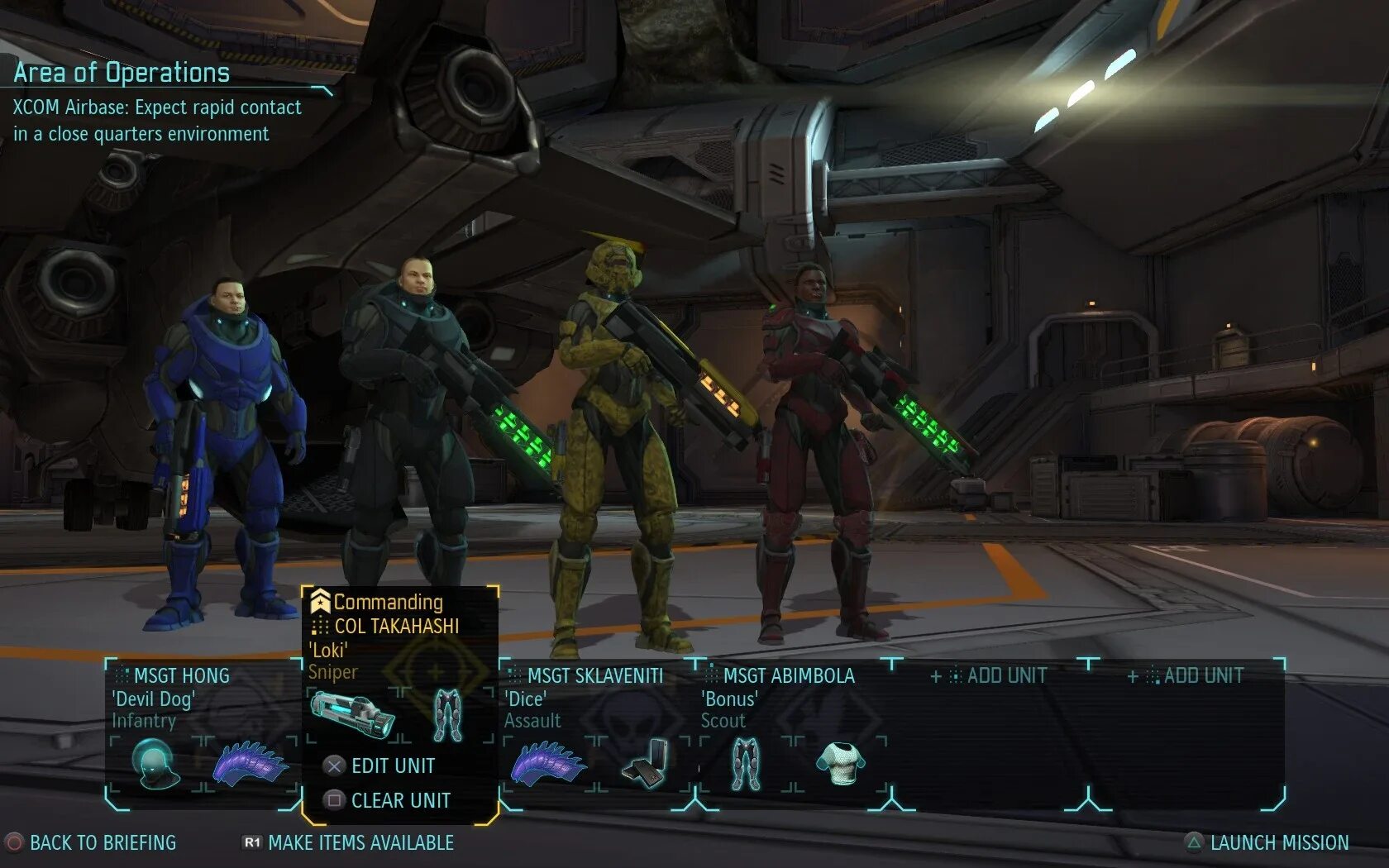Open Abimbola's white vest item slot
Screen dimensions: 1389x868
(841, 762)
